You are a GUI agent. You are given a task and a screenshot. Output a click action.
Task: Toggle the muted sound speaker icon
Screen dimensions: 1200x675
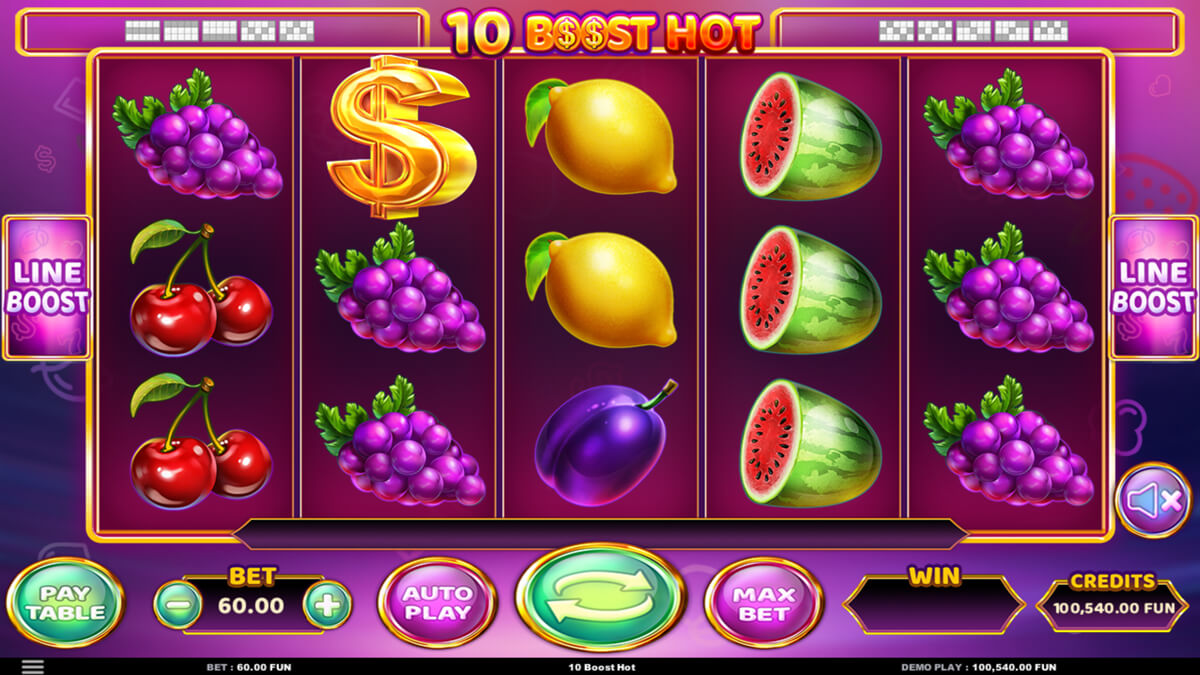pyautogui.click(x=1153, y=500)
